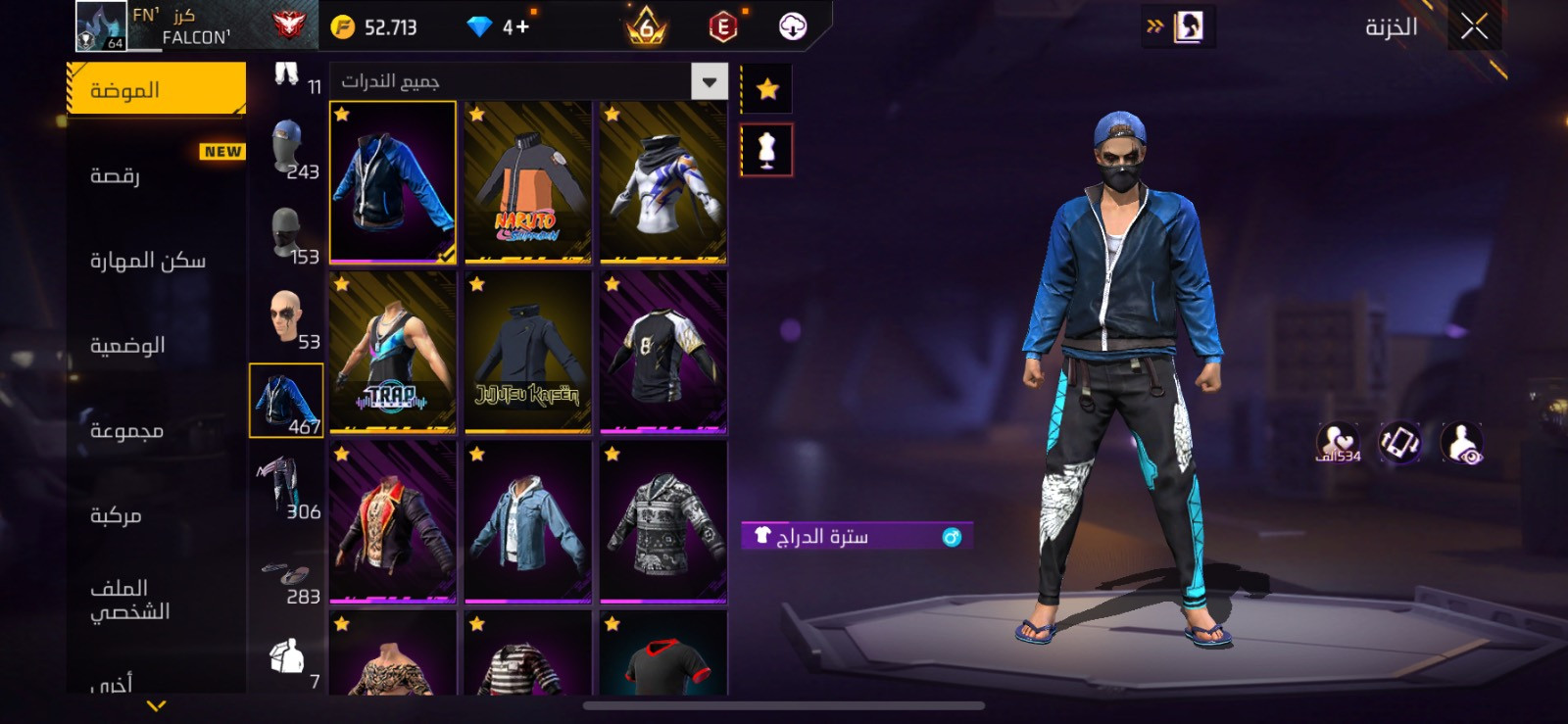Select the Naruto Shippuden jacket

click(x=528, y=183)
